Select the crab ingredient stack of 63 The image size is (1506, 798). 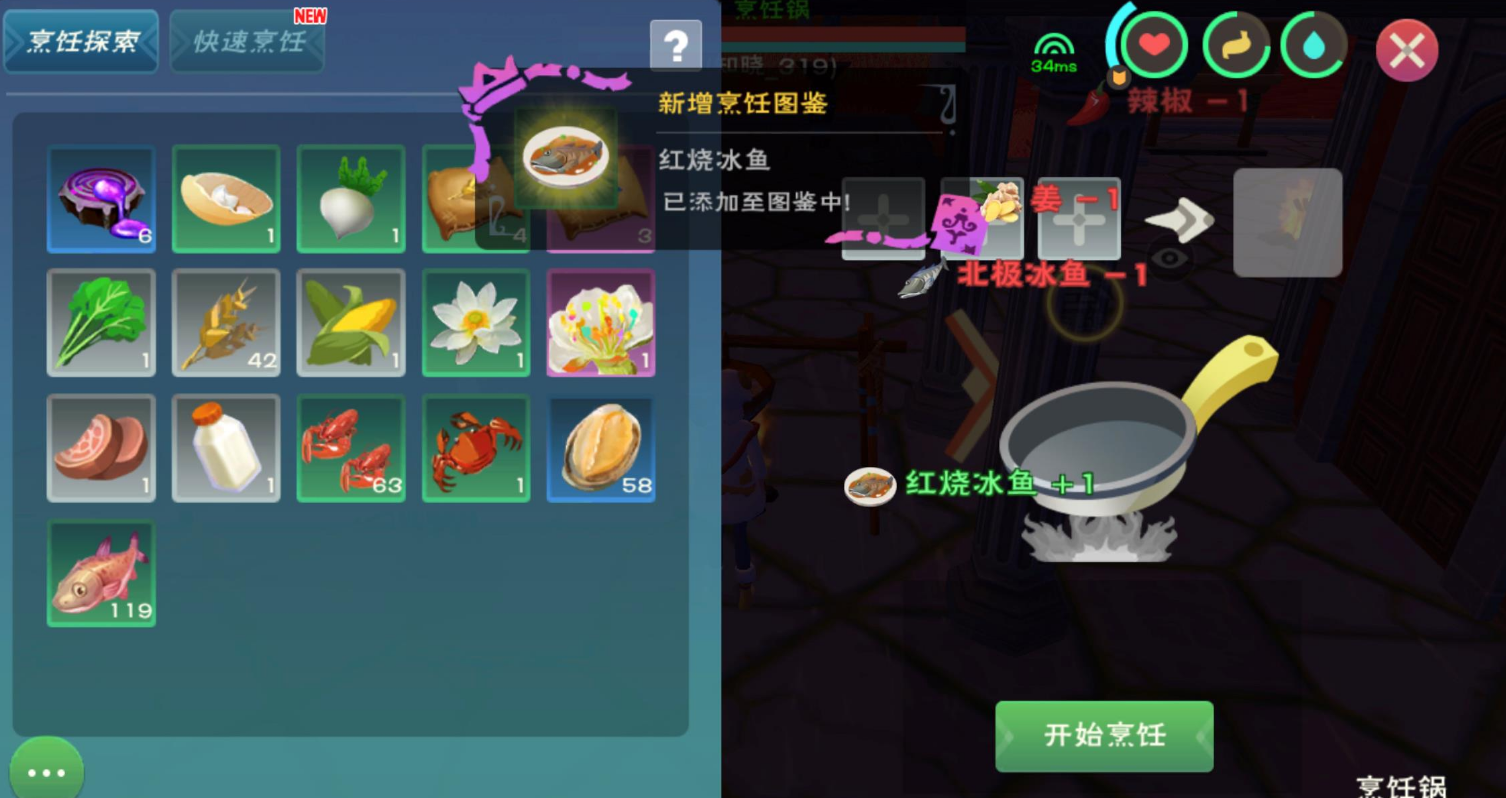point(351,447)
